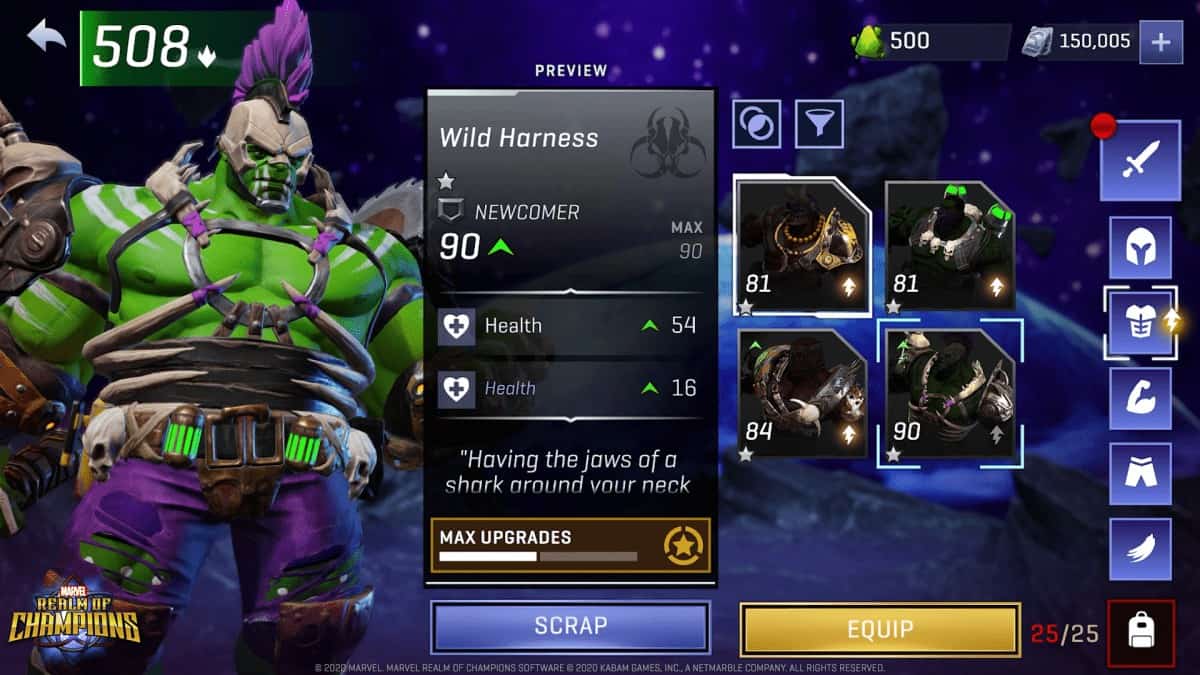
Task: Go back with the arrow button
Action: pyautogui.click(x=46, y=38)
